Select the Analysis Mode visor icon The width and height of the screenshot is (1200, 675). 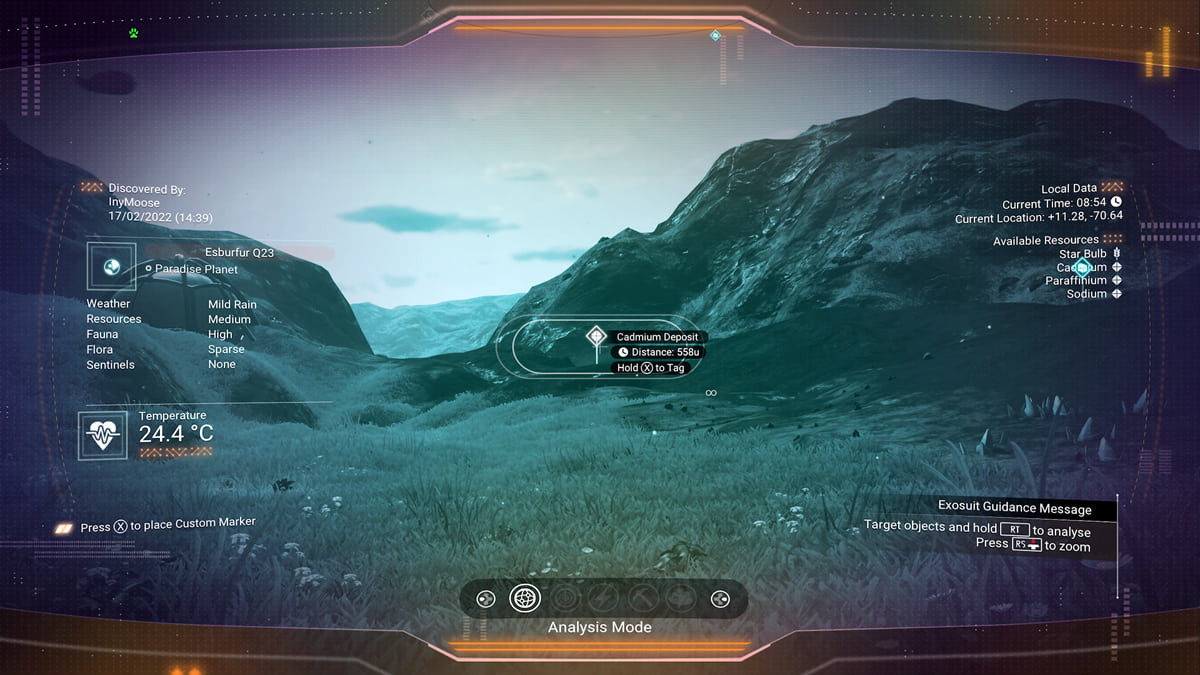point(525,598)
